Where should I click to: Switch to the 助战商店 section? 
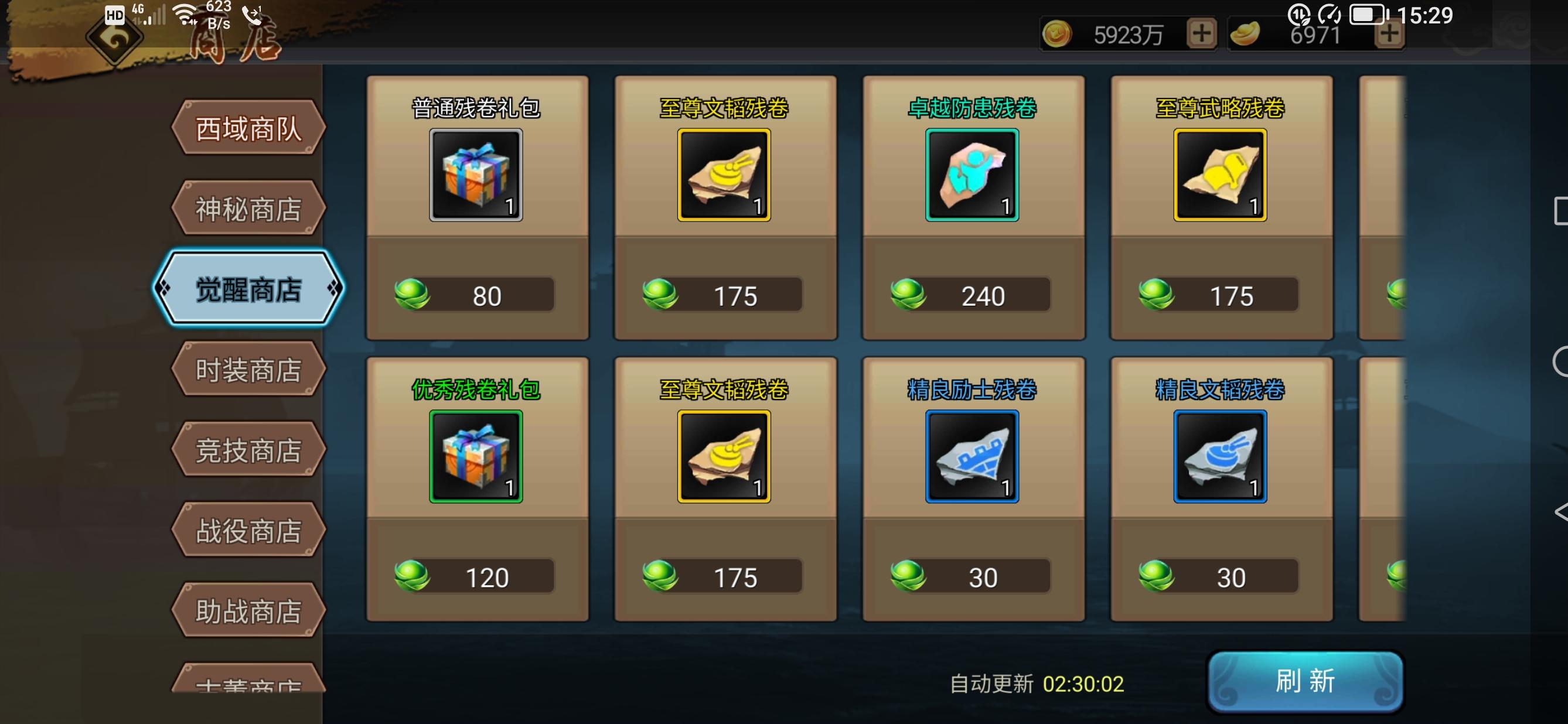[248, 610]
